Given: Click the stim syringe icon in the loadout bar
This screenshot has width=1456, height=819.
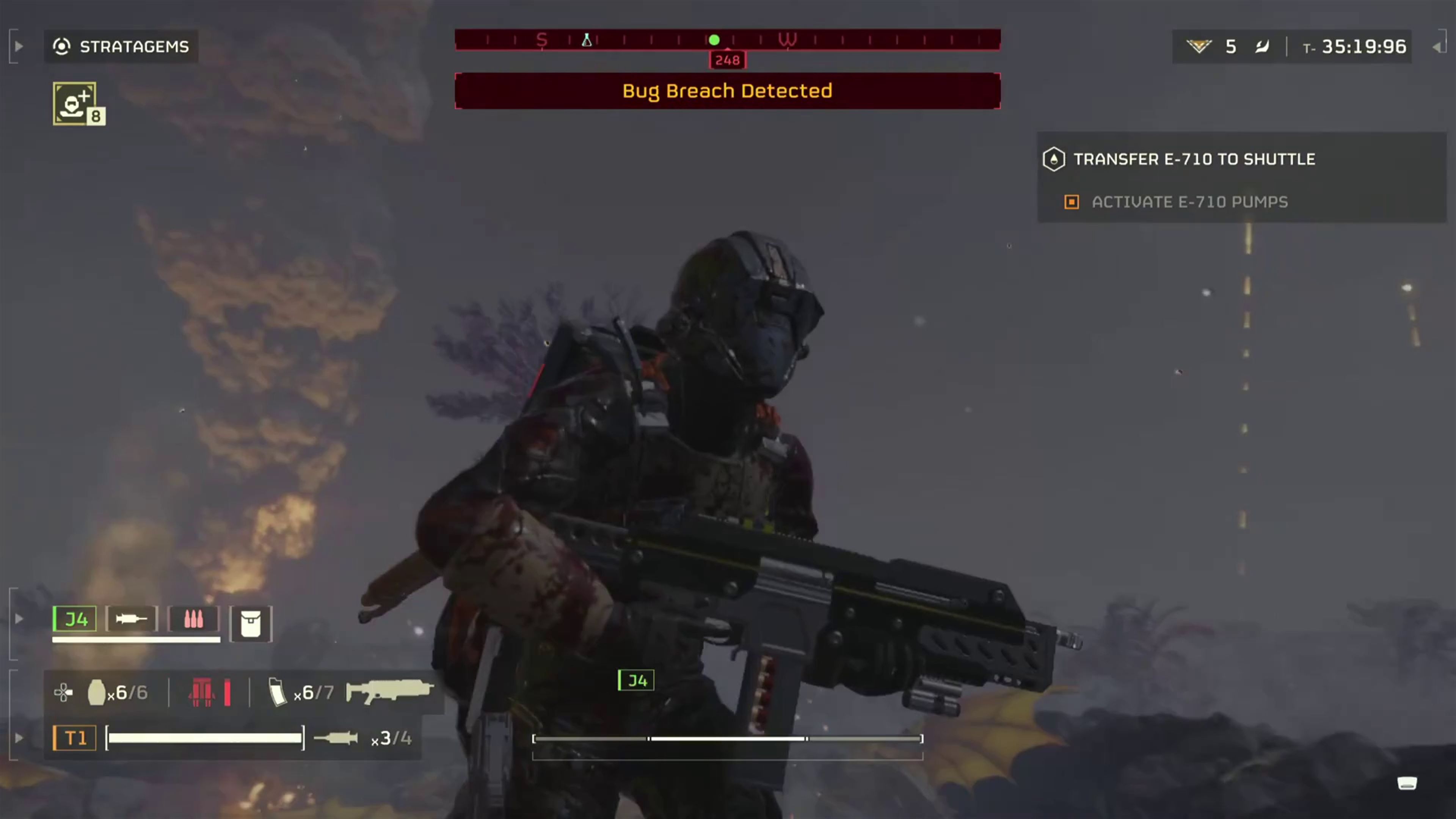Looking at the screenshot, I should tap(131, 619).
